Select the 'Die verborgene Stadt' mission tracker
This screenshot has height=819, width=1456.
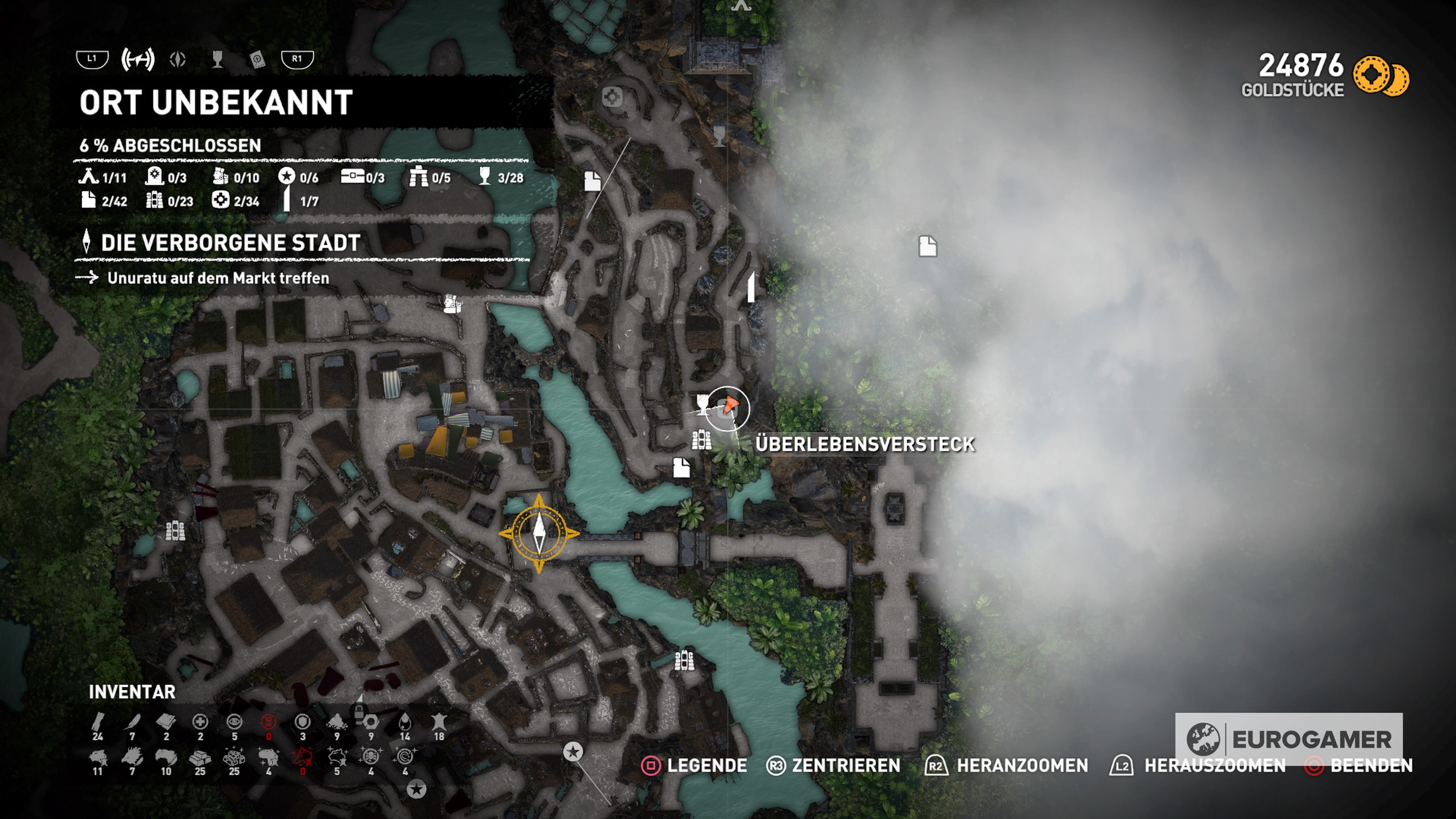click(x=230, y=243)
